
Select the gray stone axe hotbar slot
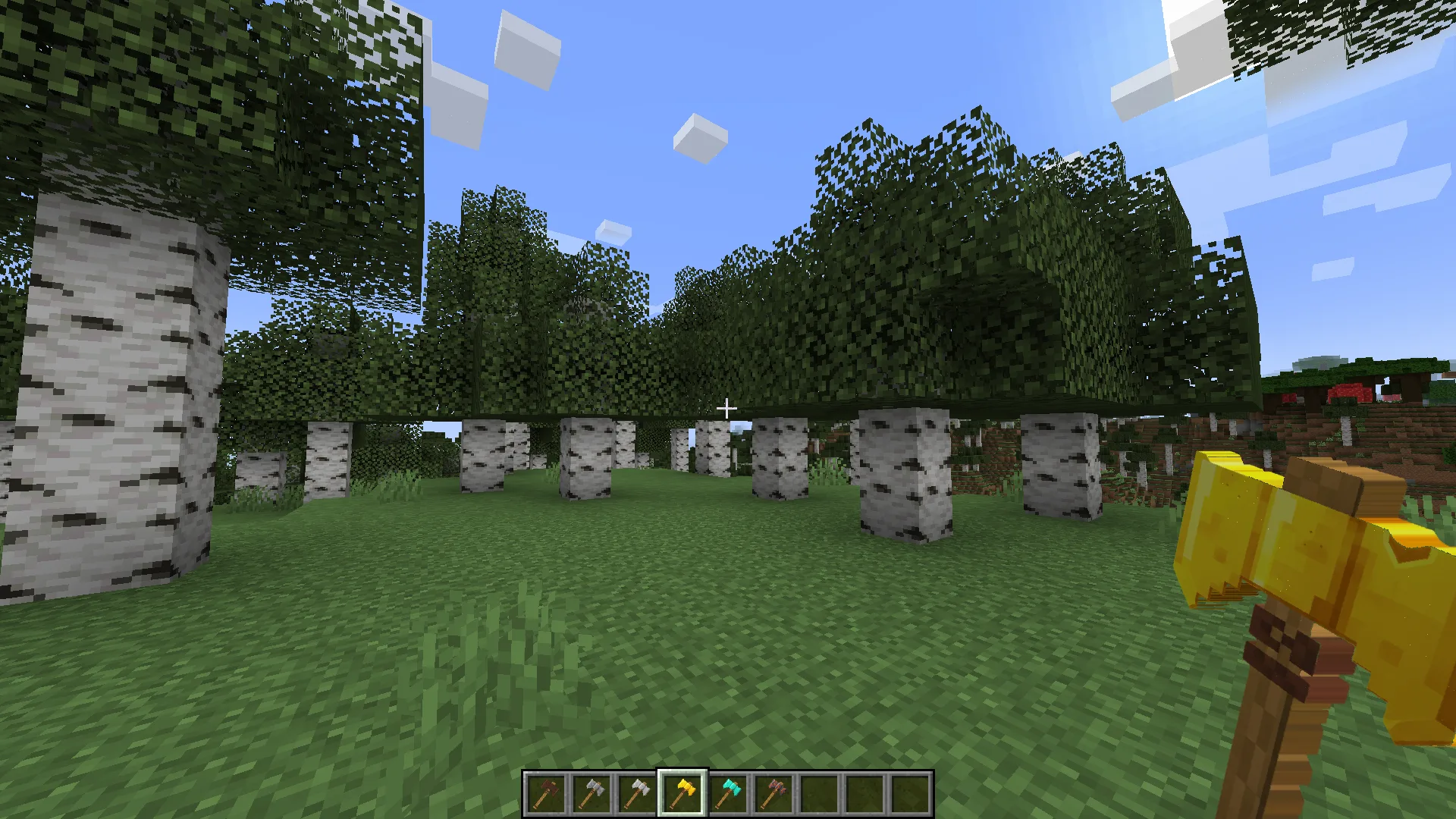click(591, 793)
